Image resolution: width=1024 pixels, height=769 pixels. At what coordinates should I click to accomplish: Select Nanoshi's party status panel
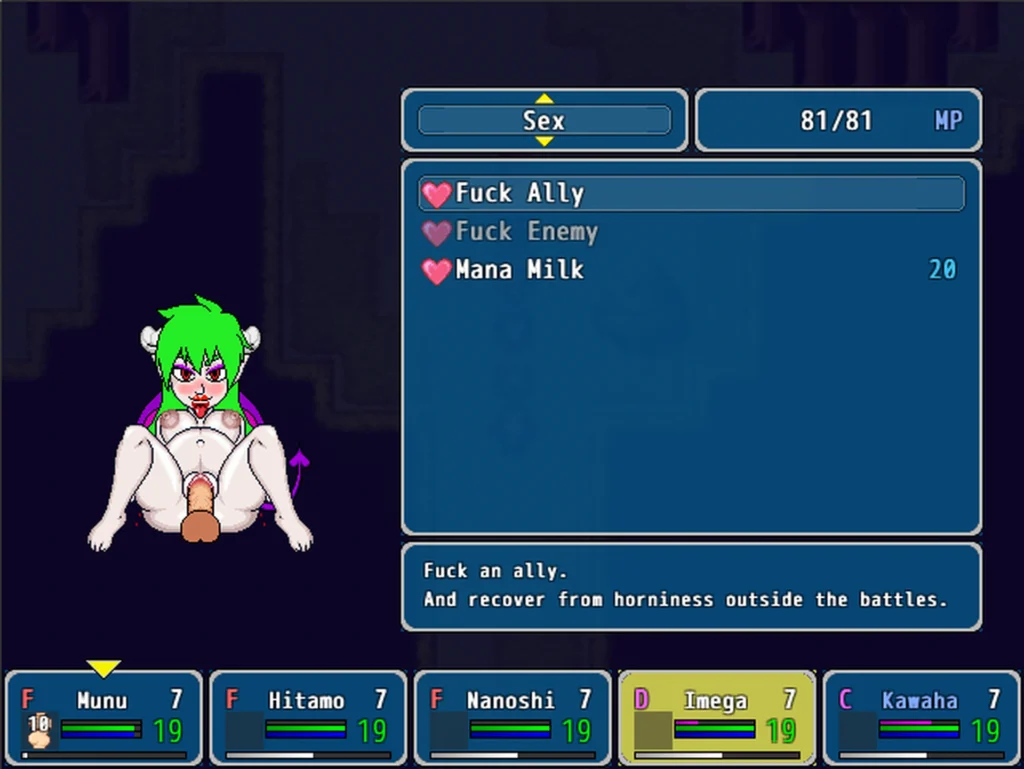pos(512,717)
